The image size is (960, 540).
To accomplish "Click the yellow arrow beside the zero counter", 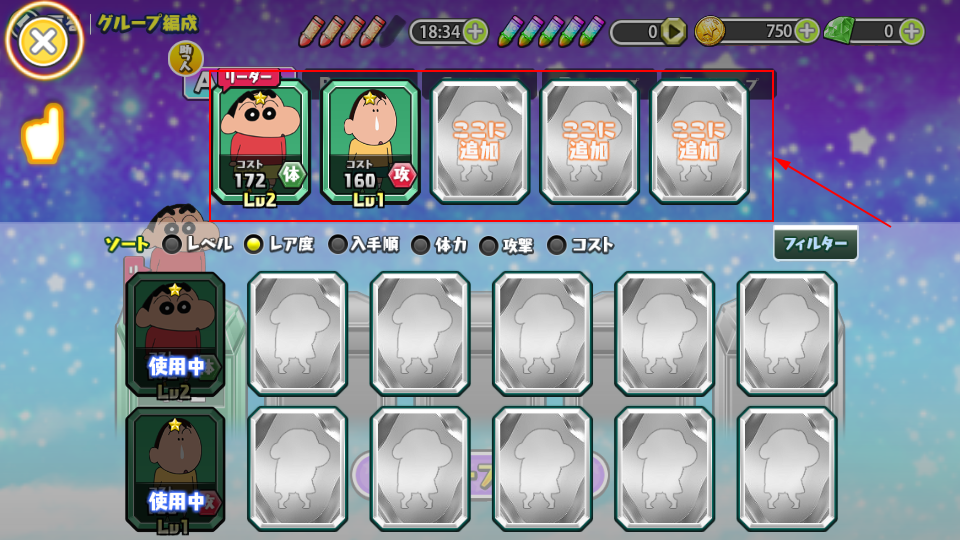I will click(674, 32).
